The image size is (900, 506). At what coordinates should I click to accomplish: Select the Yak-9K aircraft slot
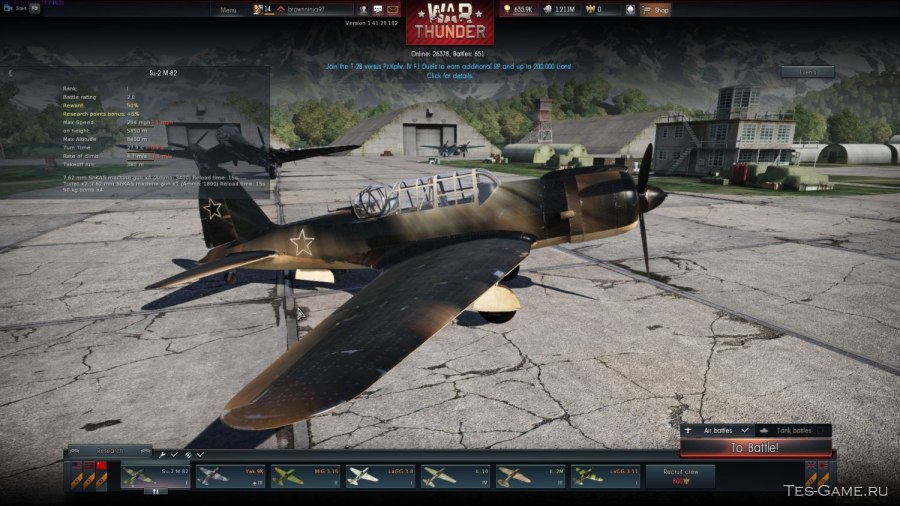[230, 476]
